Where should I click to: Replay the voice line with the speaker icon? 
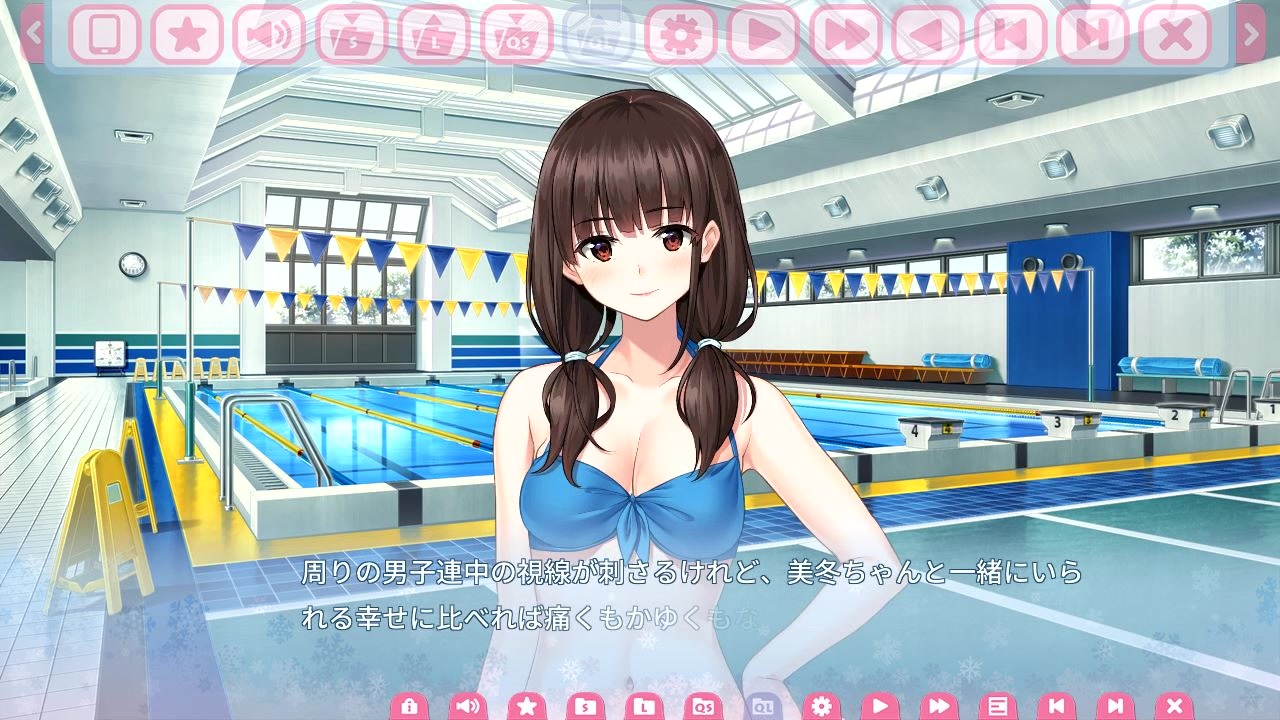pyautogui.click(x=467, y=704)
